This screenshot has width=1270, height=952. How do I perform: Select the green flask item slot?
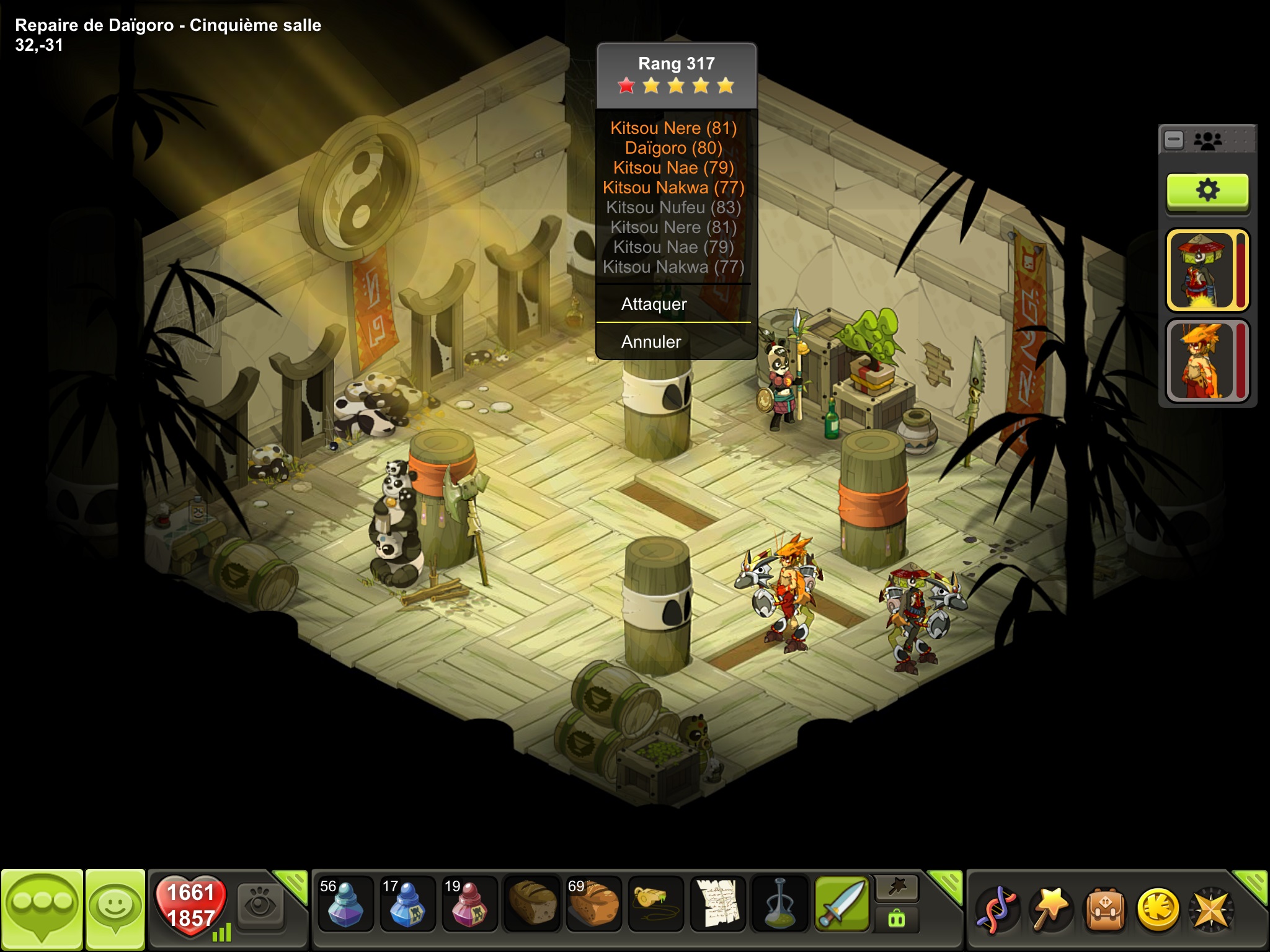pyautogui.click(x=779, y=904)
